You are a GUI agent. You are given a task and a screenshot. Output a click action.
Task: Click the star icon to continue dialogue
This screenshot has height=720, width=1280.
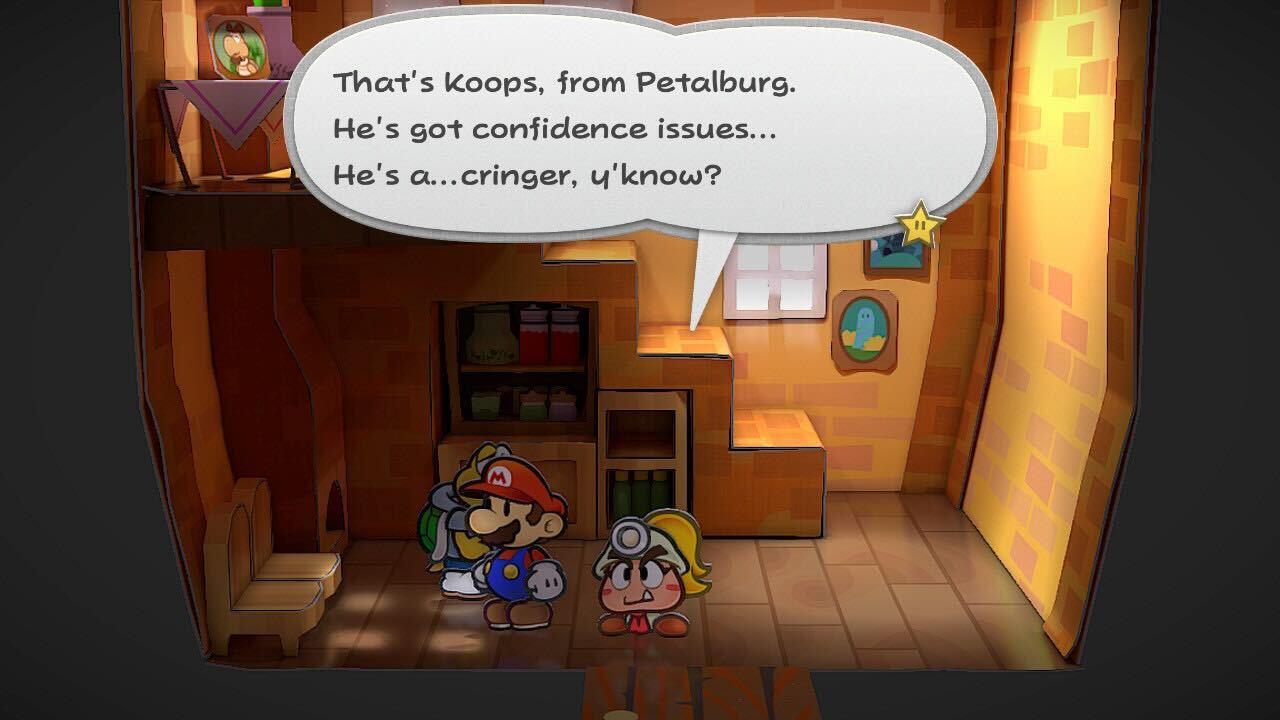point(919,223)
